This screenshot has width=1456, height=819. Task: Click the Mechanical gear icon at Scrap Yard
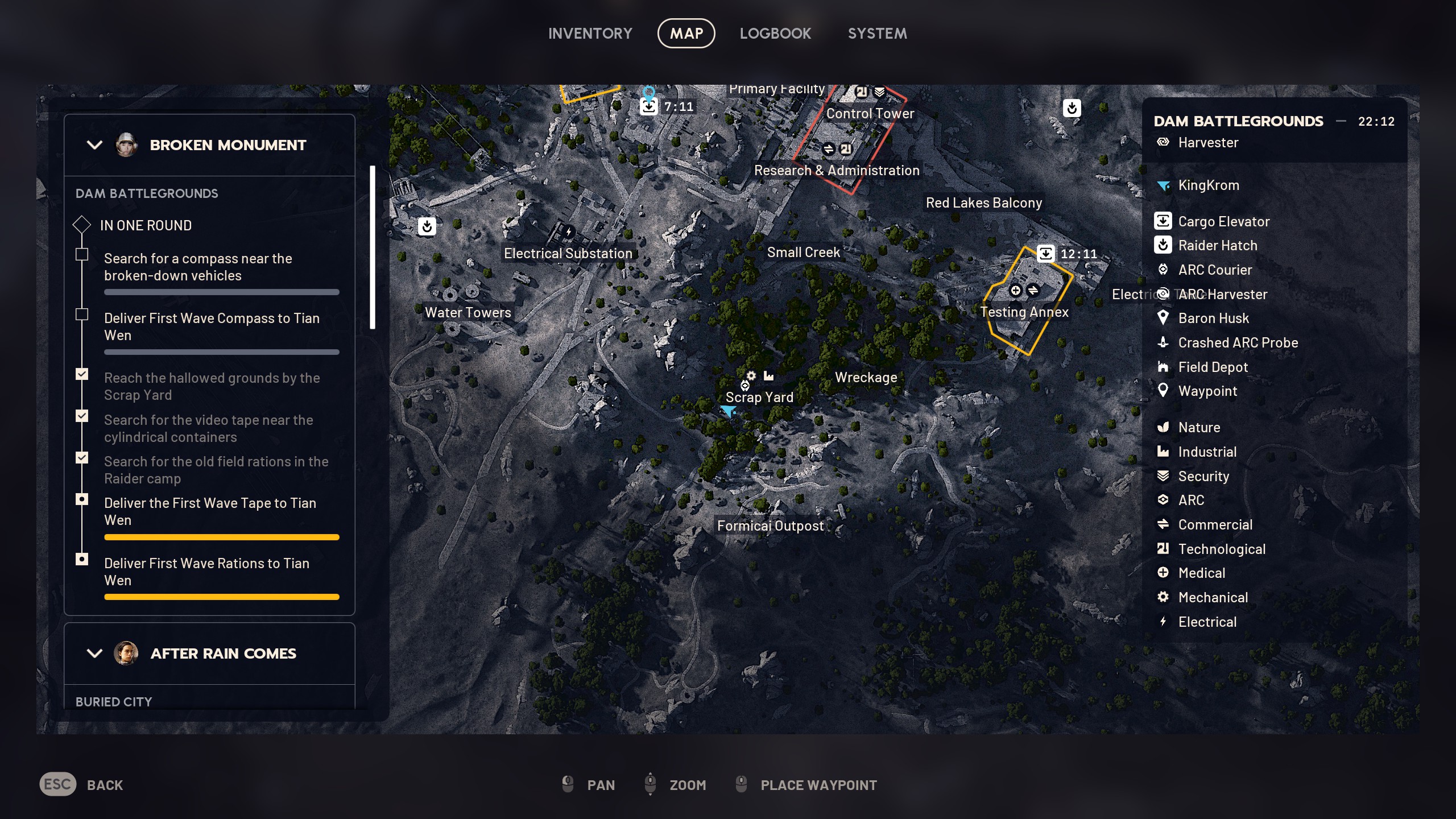click(x=750, y=376)
